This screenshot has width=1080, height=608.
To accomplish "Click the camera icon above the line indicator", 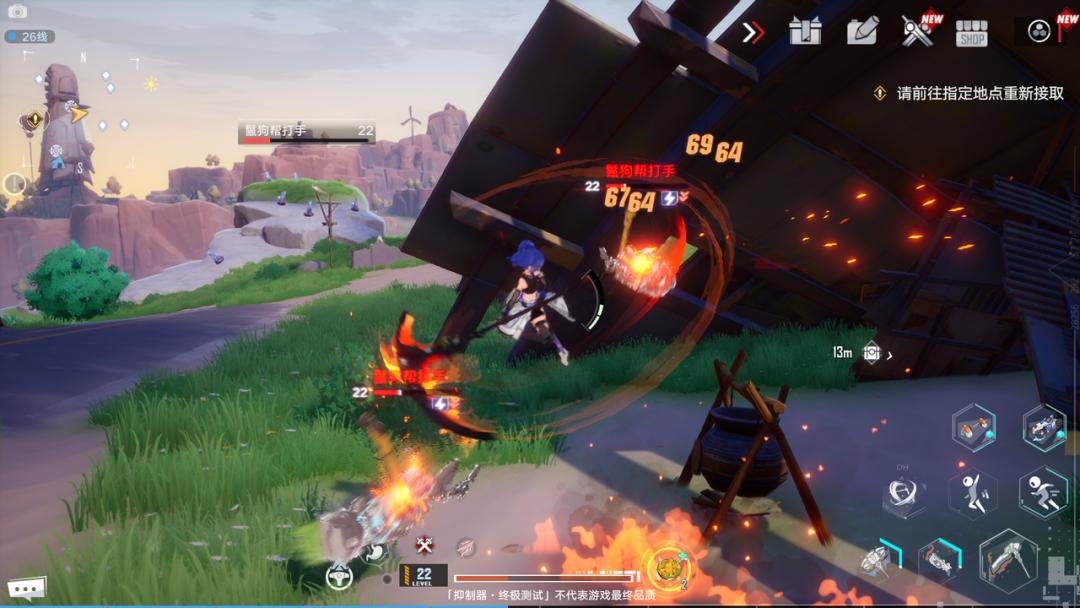I will [18, 12].
